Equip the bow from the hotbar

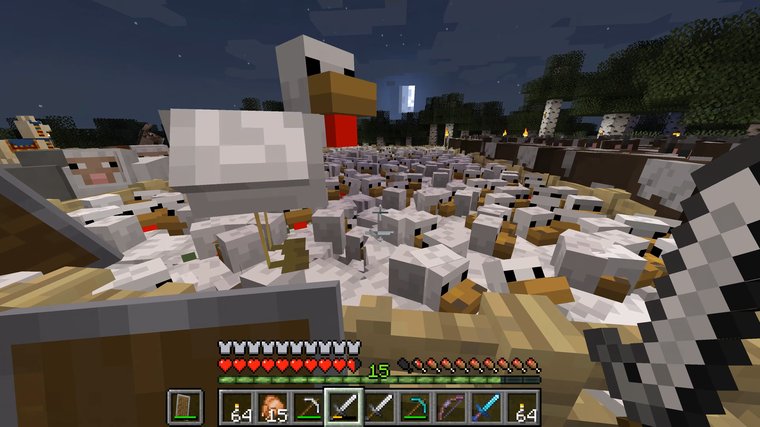pos(451,406)
